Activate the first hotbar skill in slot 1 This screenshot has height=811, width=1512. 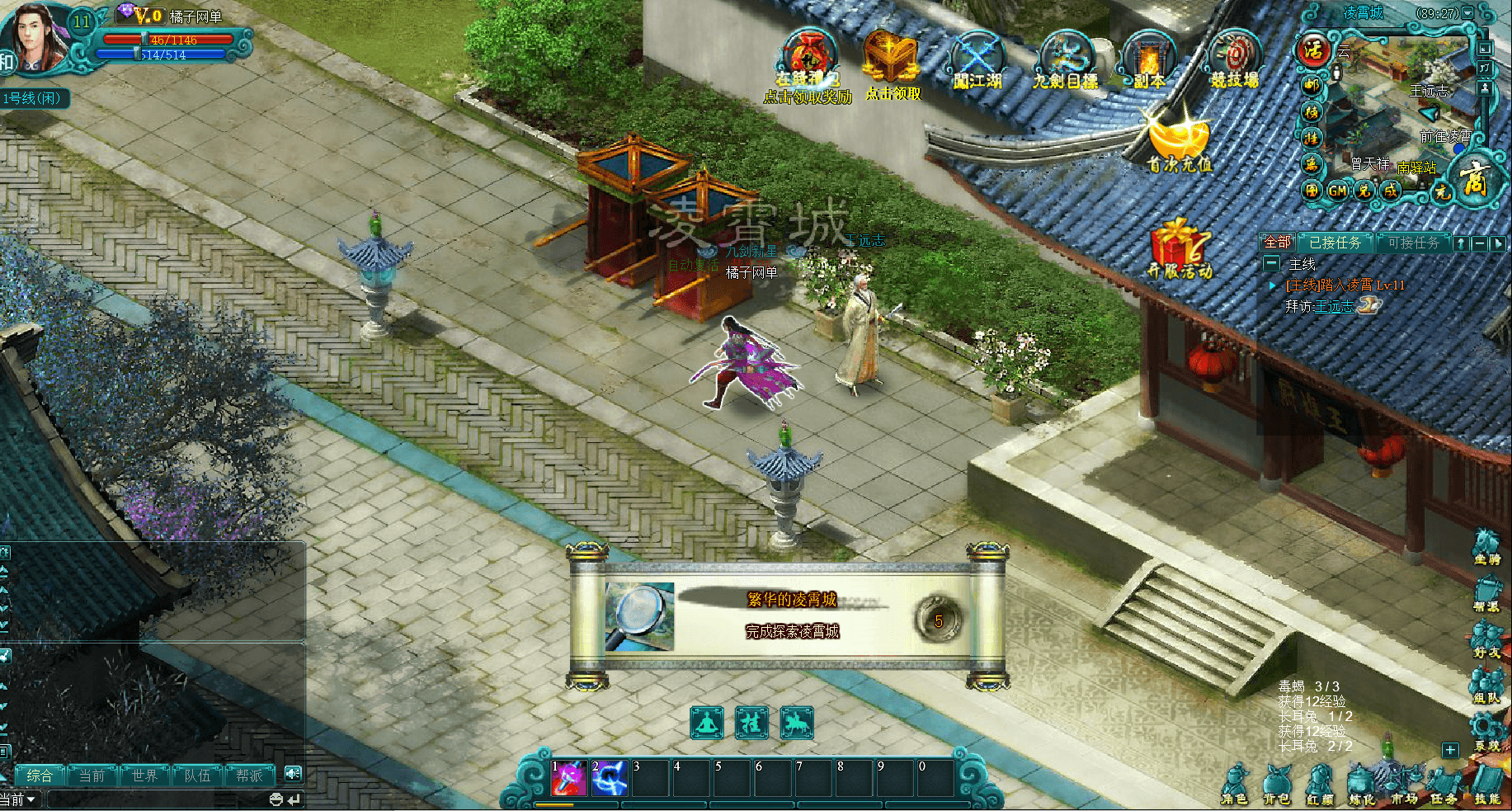tap(569, 779)
